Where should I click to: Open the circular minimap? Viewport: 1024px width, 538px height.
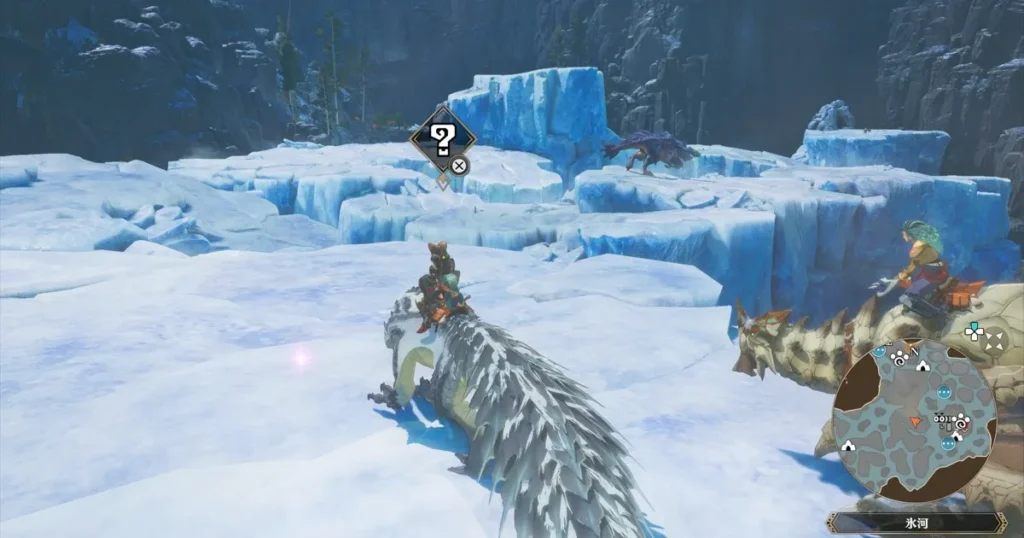[x=914, y=420]
